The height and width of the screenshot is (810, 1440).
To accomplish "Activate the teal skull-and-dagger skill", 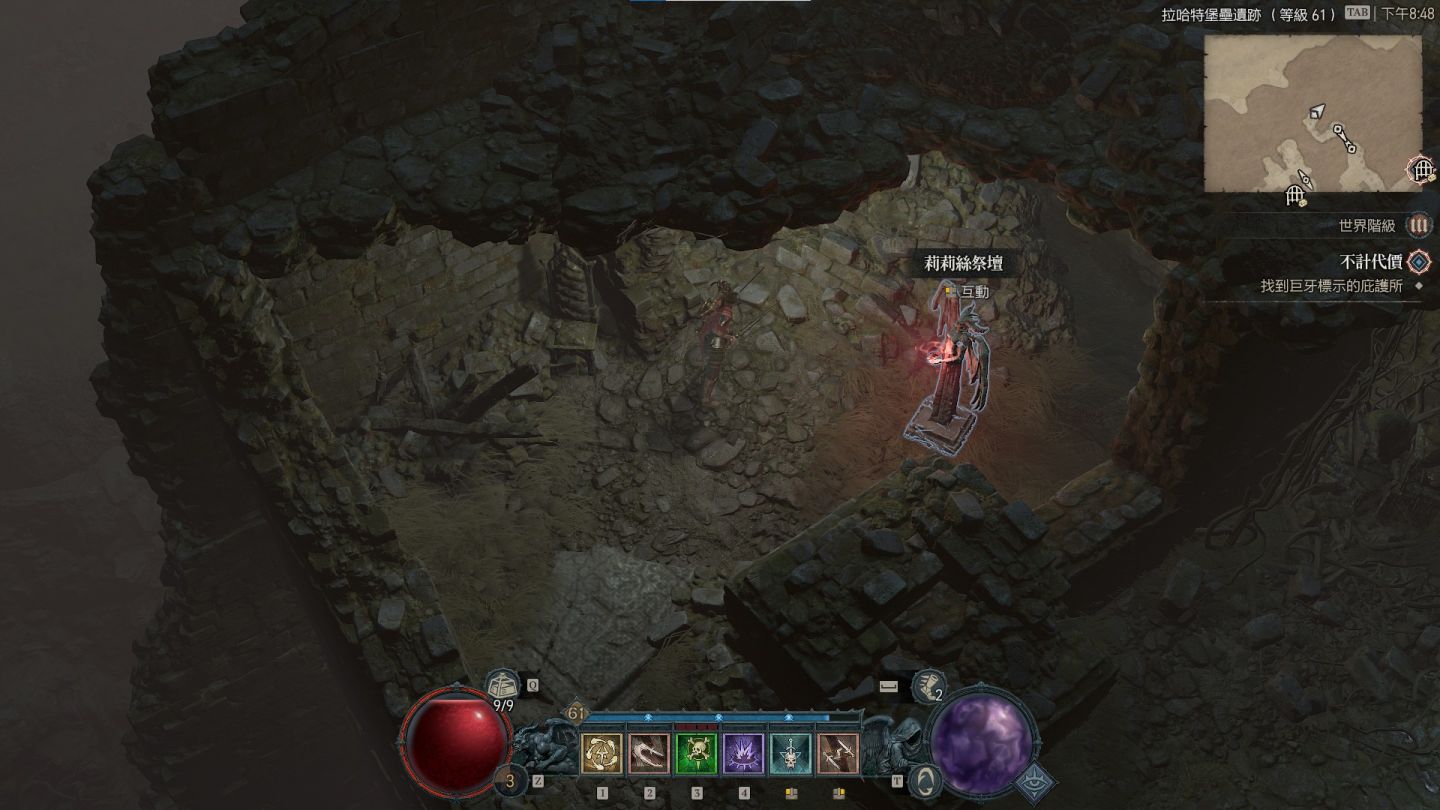I will click(791, 754).
